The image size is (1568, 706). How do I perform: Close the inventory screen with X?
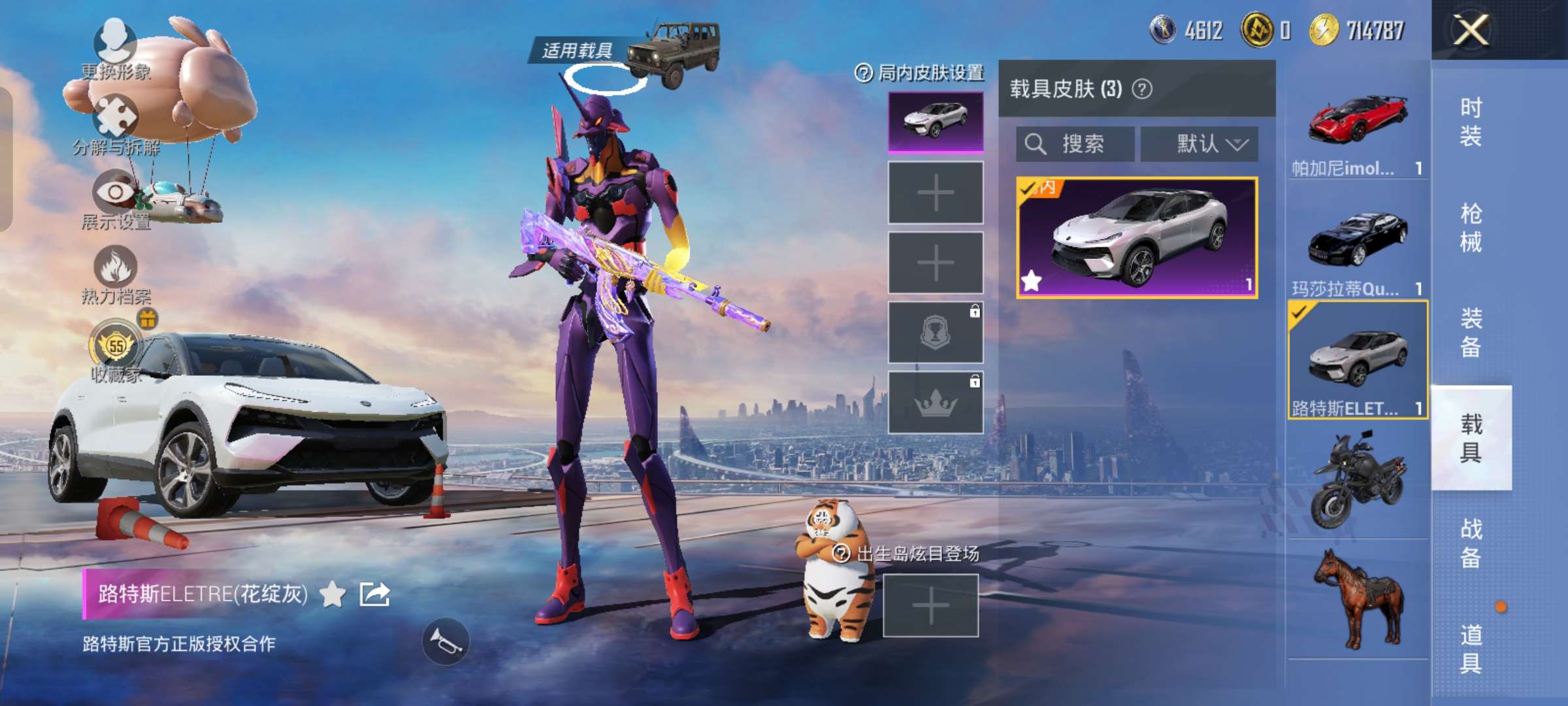pyautogui.click(x=1470, y=30)
